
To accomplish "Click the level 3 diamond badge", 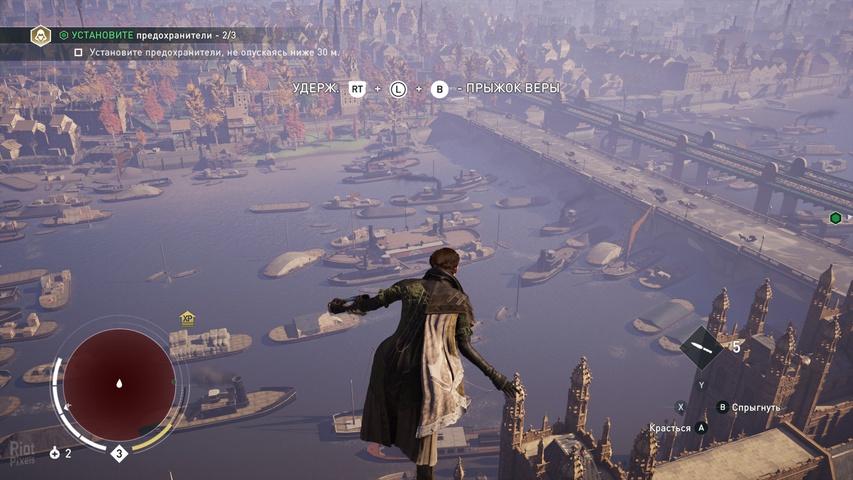I will (119, 454).
